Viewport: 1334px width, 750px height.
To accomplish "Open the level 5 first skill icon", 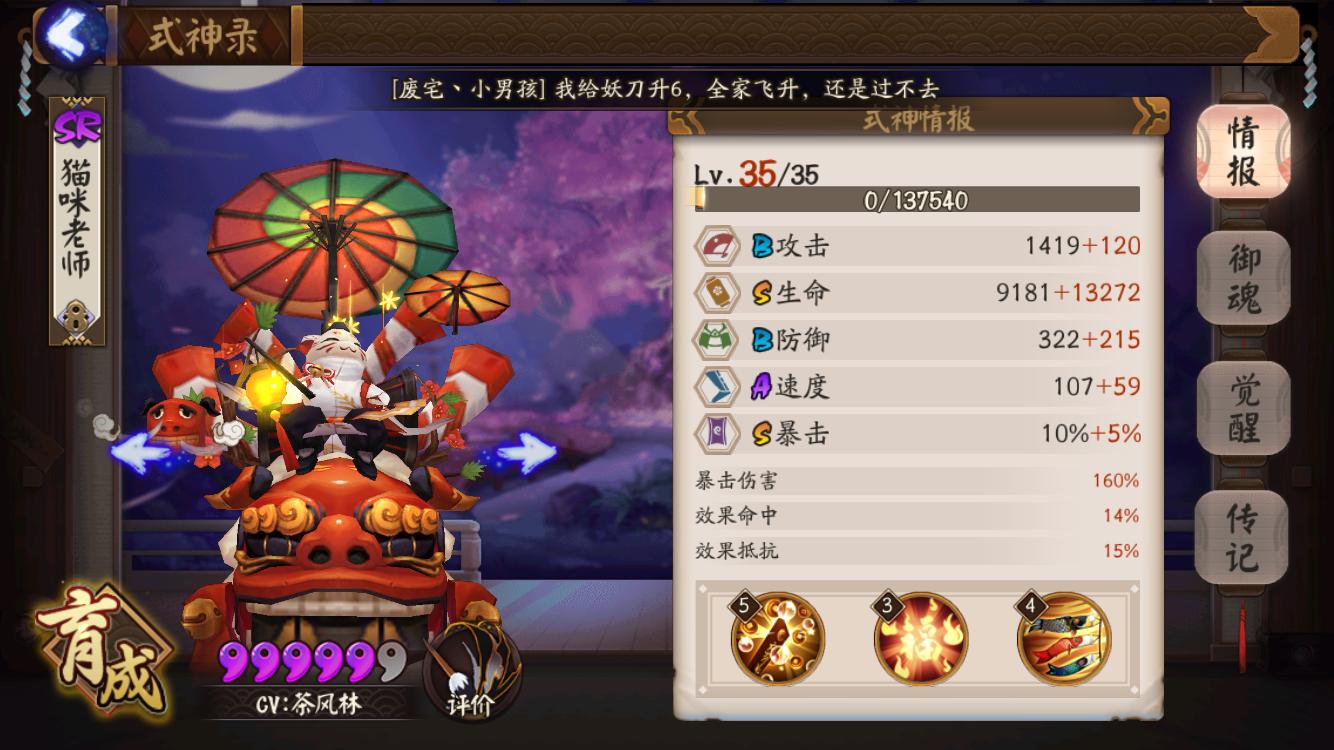I will [778, 640].
